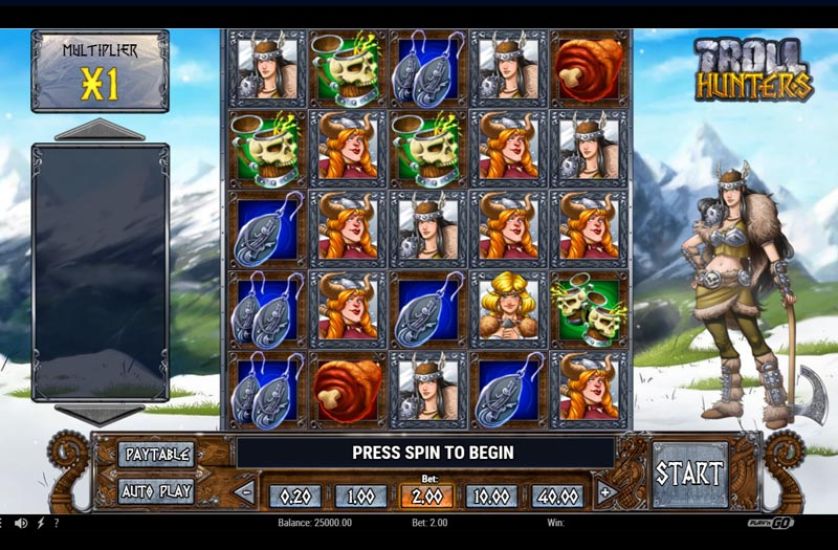
Task: Pick the 40.00 bet amount
Action: [559, 496]
